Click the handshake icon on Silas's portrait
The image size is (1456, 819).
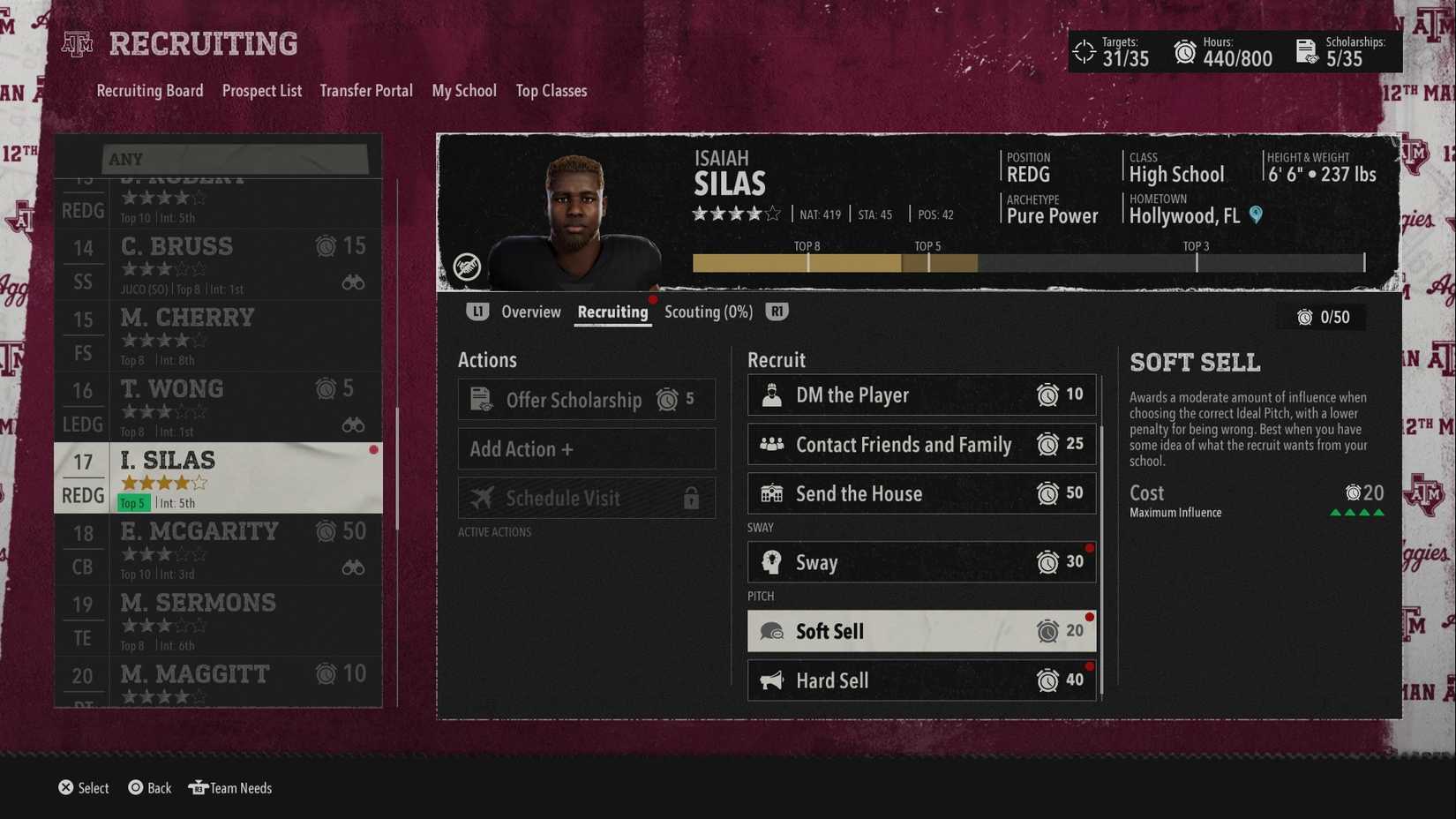pos(468,266)
